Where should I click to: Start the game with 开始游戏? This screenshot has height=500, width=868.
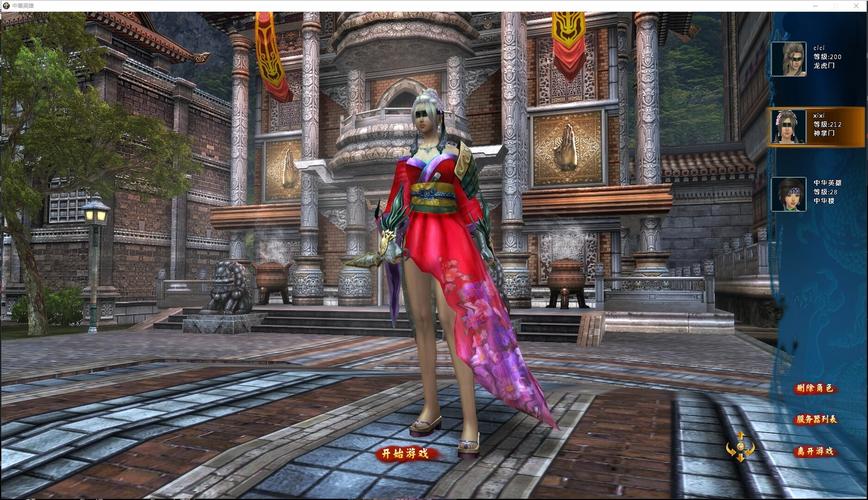tap(407, 453)
